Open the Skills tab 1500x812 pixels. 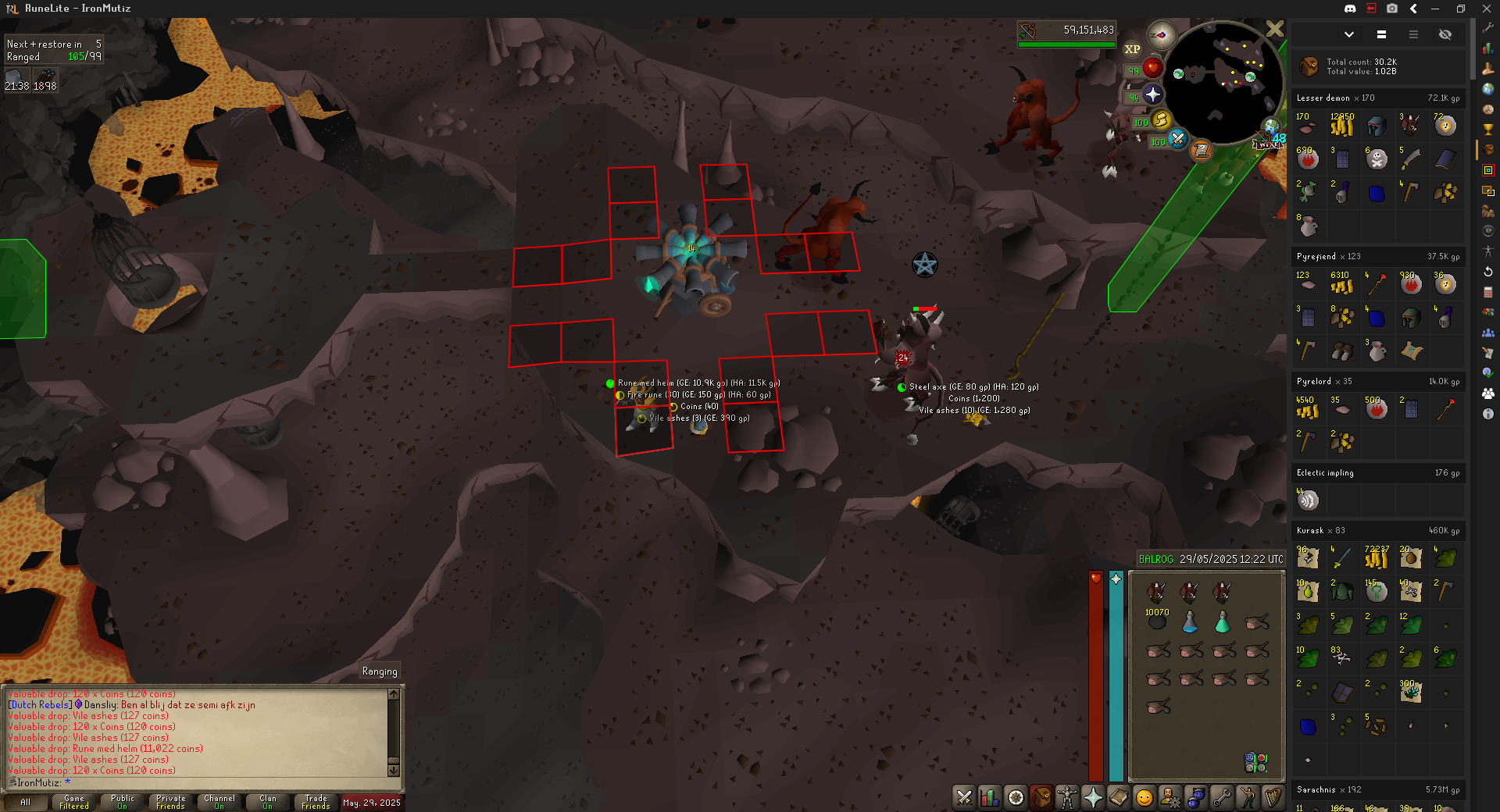pos(990,797)
